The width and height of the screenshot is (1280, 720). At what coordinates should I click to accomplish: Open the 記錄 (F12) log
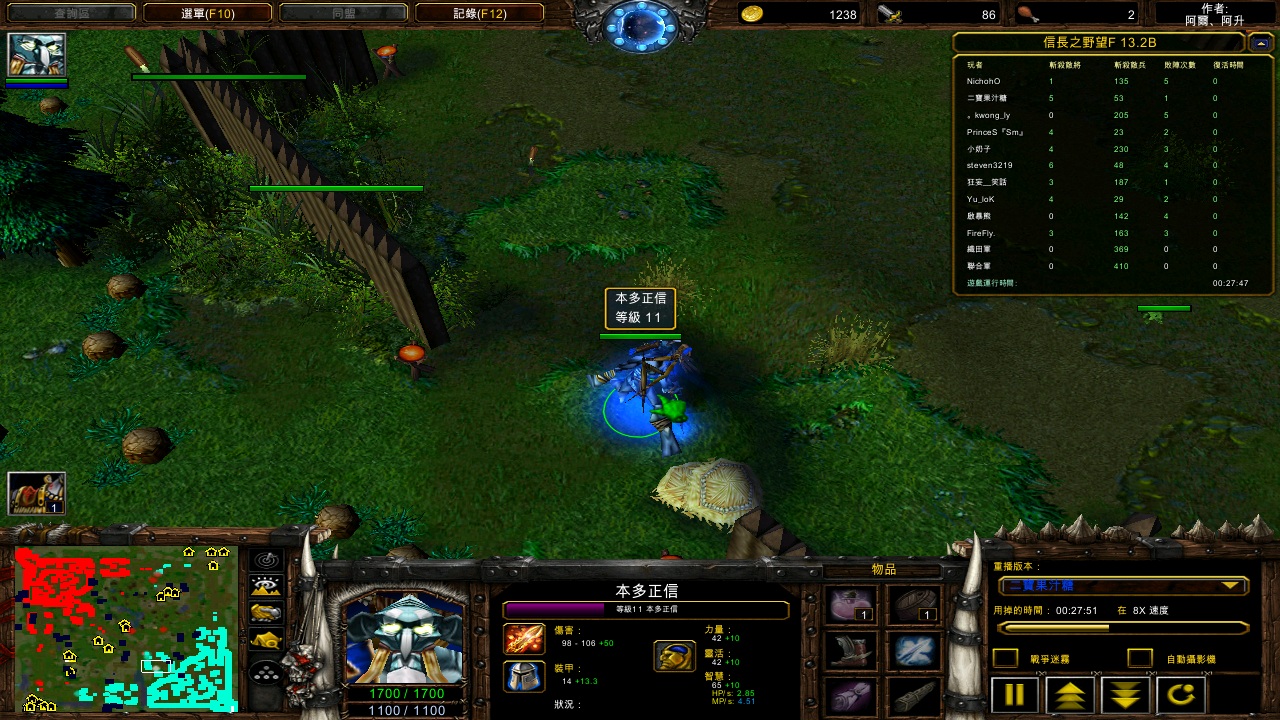(479, 13)
